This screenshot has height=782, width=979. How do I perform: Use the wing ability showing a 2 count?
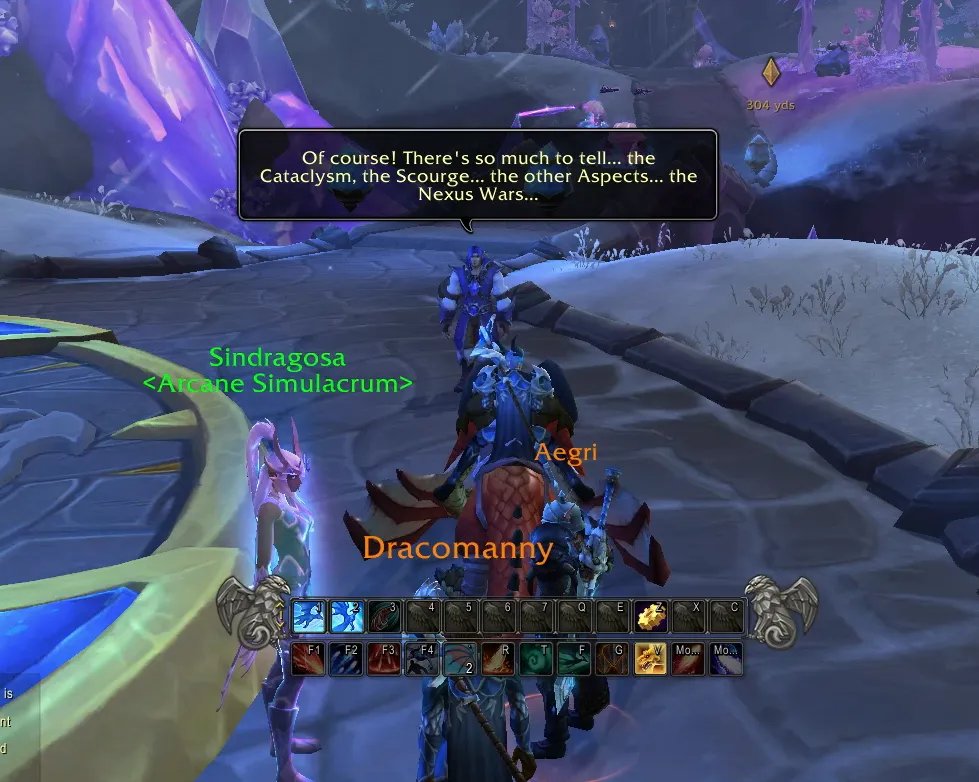coord(461,659)
